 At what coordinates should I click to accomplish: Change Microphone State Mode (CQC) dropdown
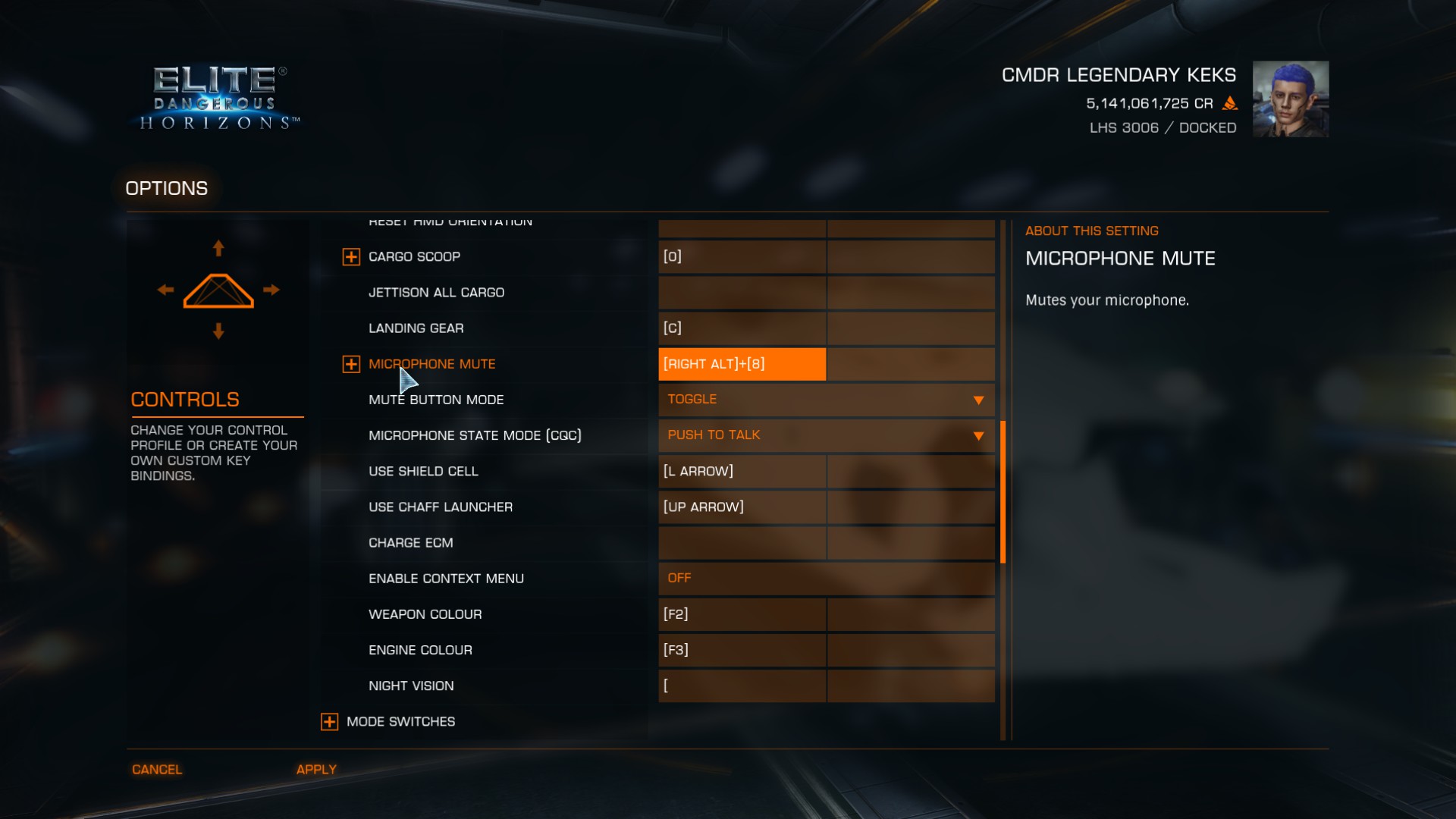pyautogui.click(x=826, y=435)
